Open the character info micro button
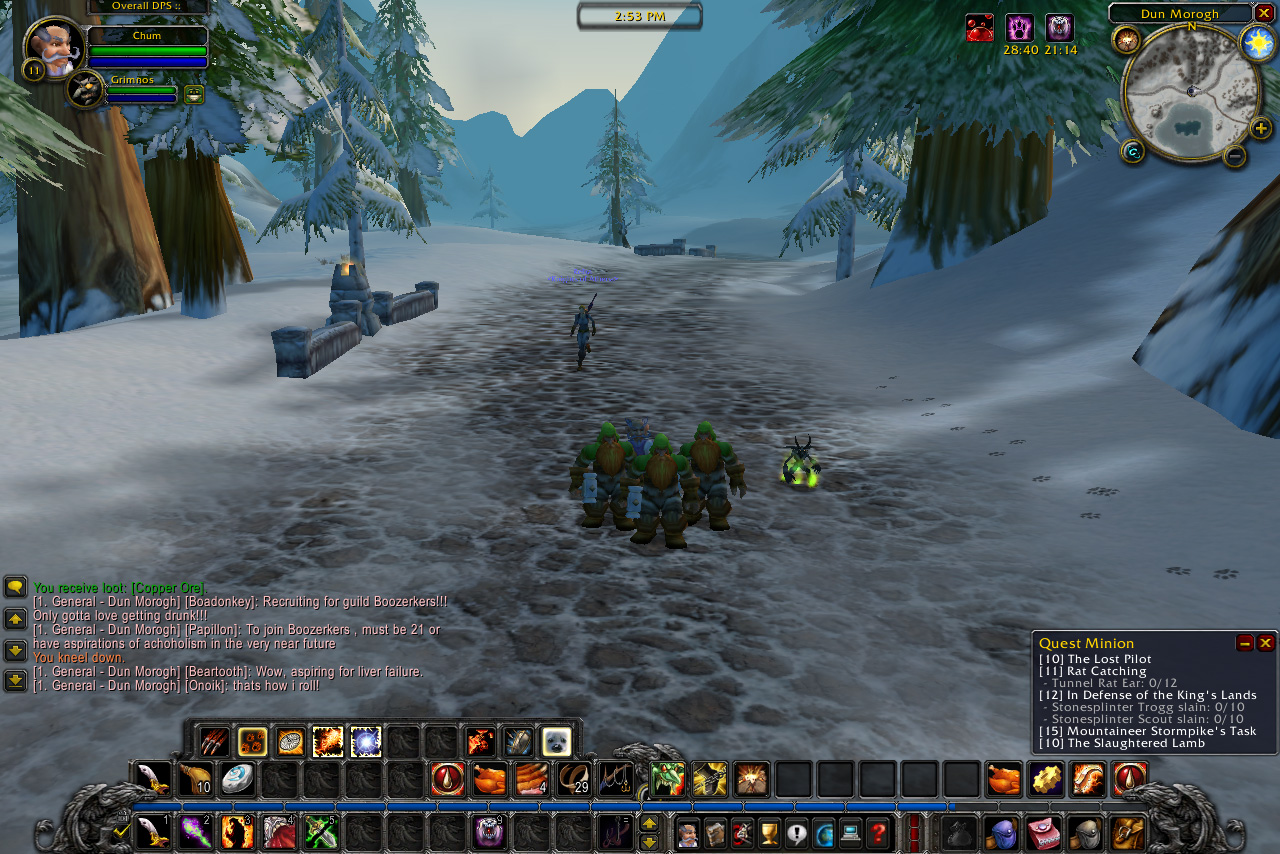The height and width of the screenshot is (854, 1280). click(687, 832)
